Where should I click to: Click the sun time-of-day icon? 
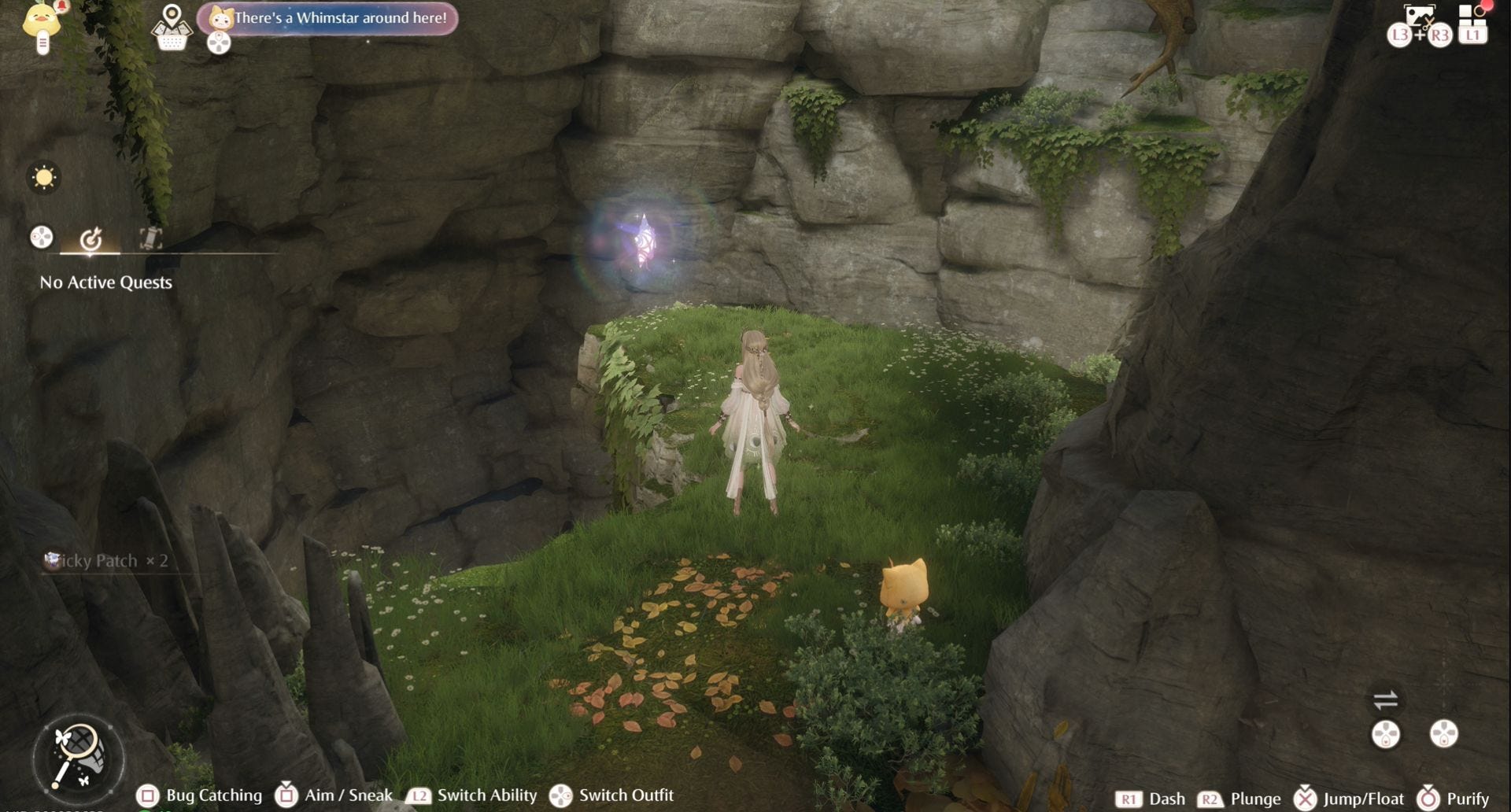(x=44, y=177)
